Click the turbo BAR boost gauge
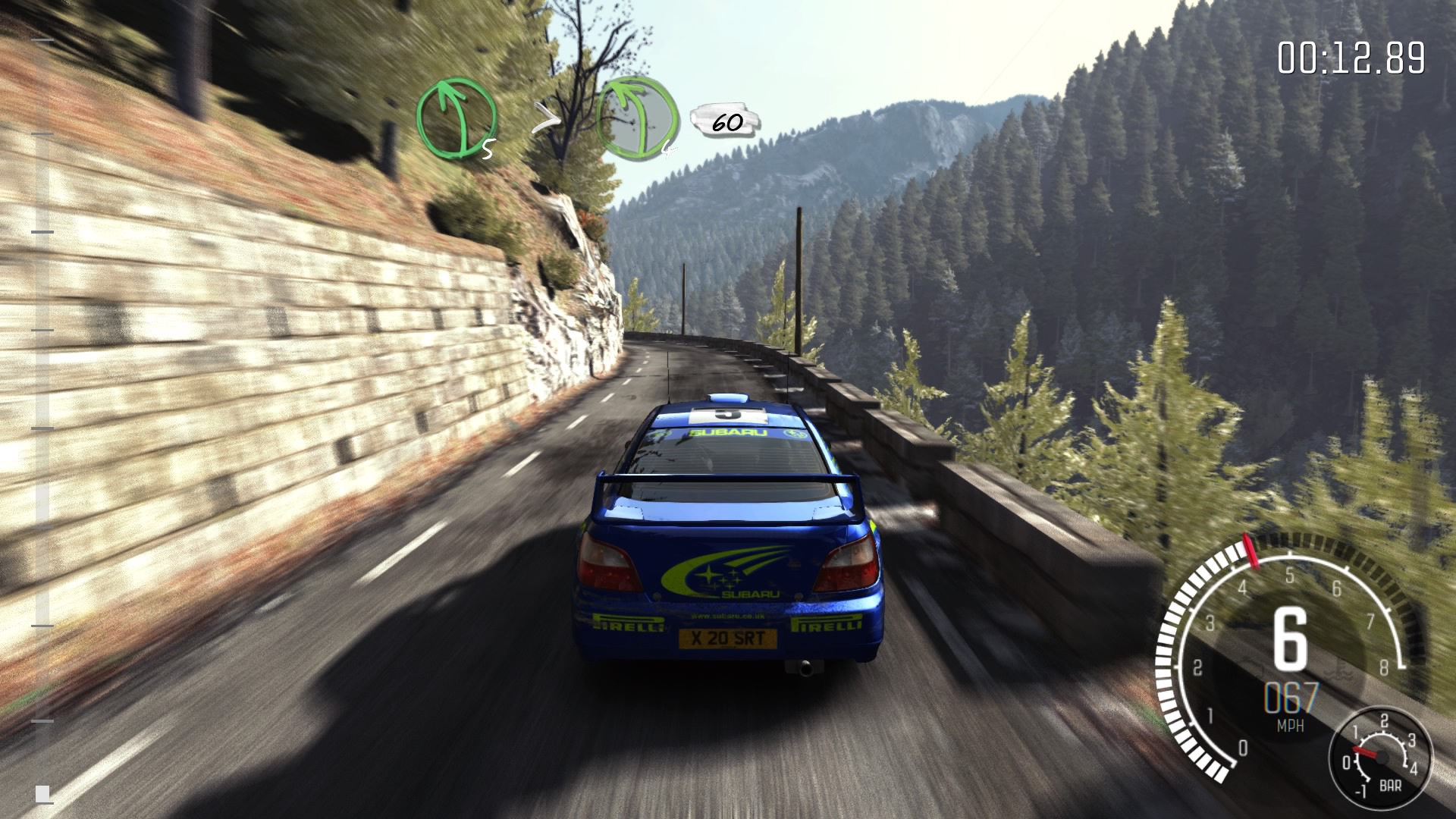This screenshot has height=819, width=1456. click(1381, 758)
